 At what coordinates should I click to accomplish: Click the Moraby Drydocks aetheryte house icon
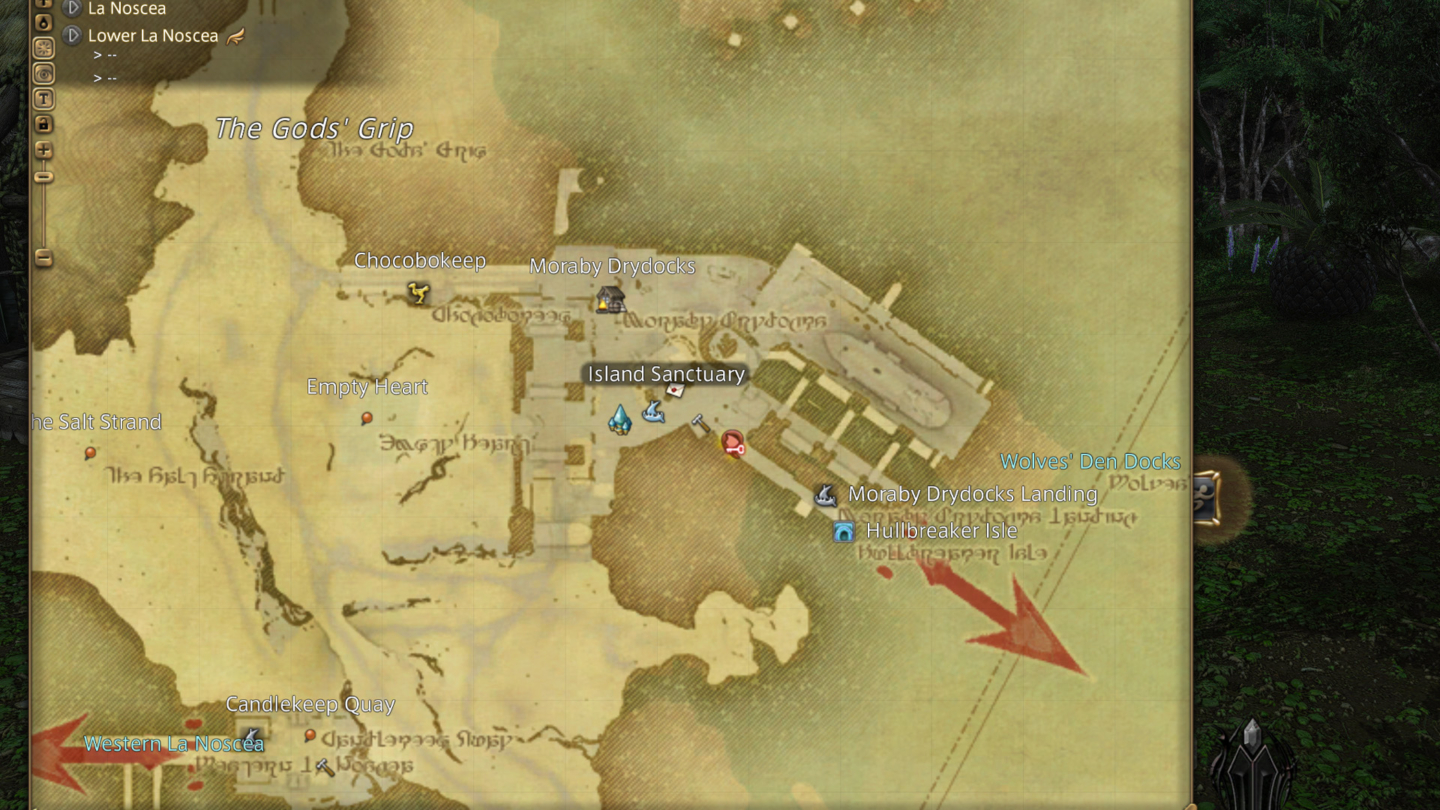[610, 299]
